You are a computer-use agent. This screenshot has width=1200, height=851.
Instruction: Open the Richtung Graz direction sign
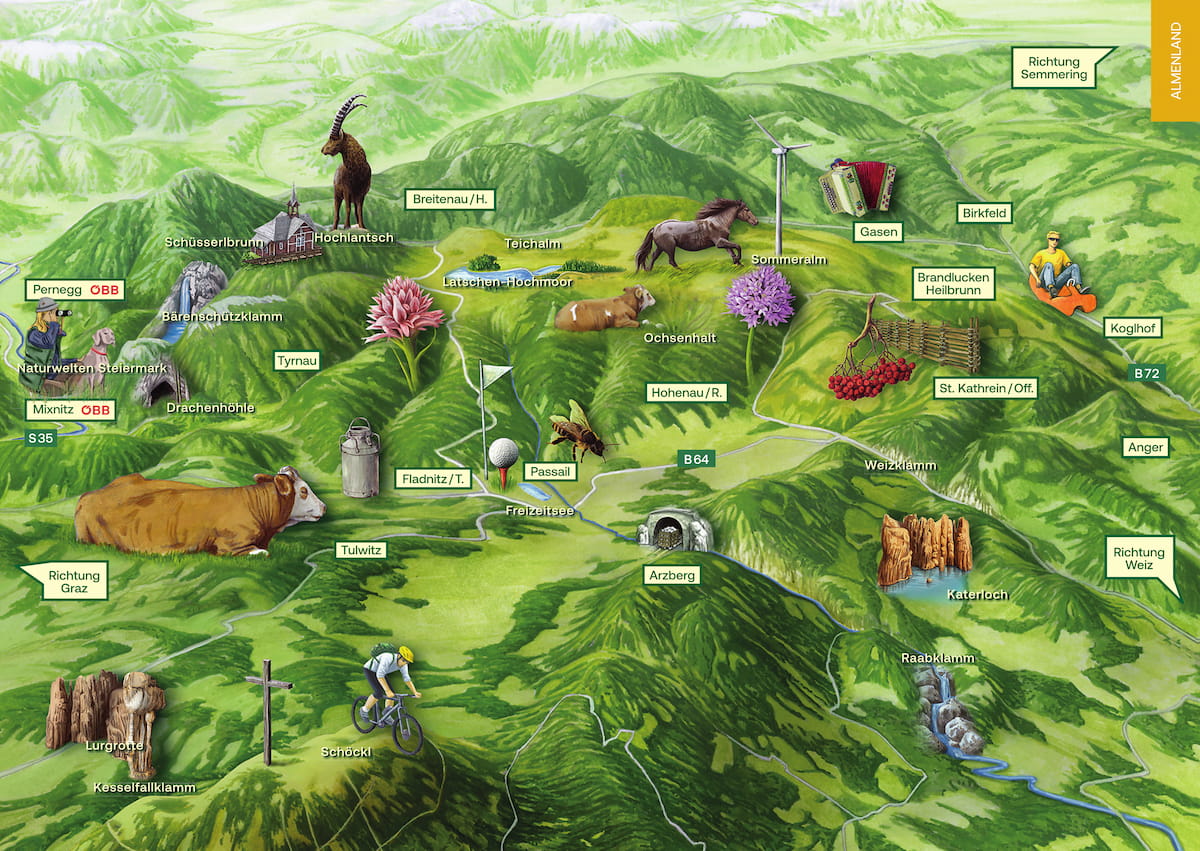[68, 581]
